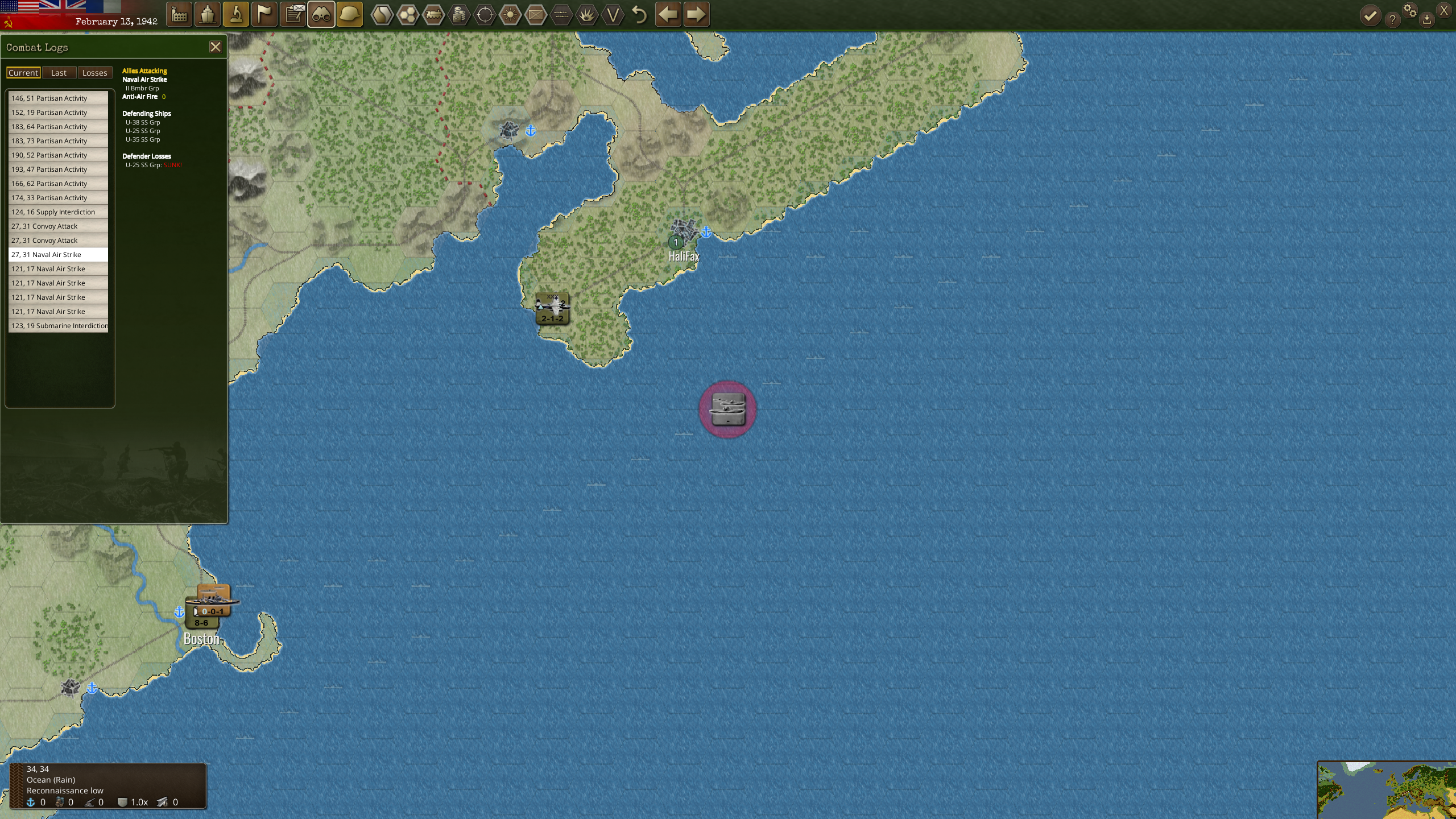Click the binoculars combat logs icon
The image size is (1456, 819).
[321, 14]
